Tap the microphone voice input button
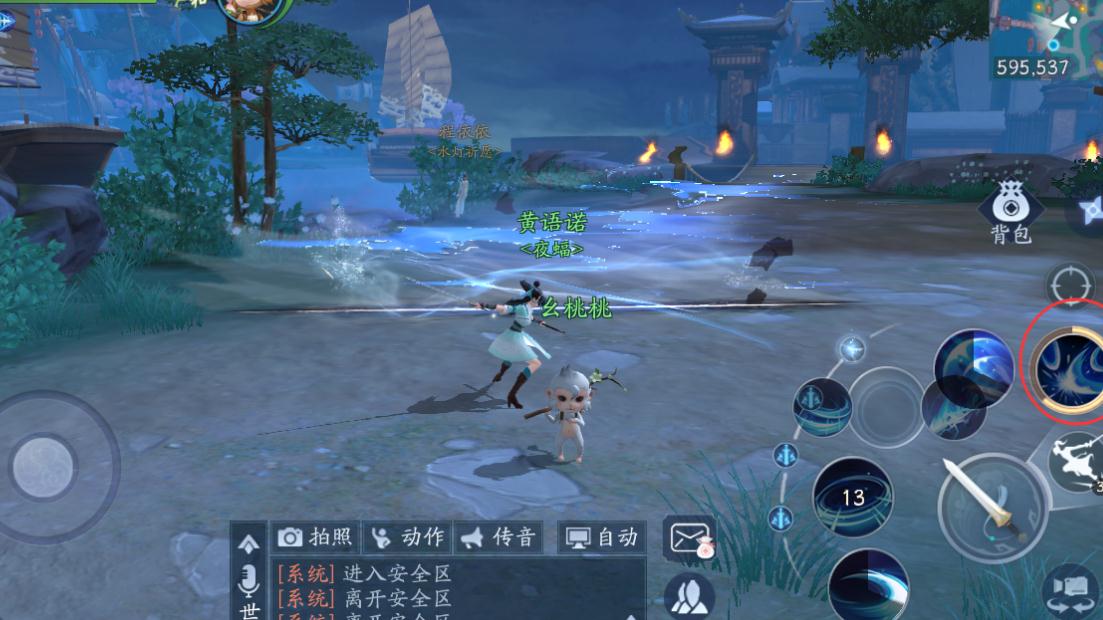 (x=248, y=580)
